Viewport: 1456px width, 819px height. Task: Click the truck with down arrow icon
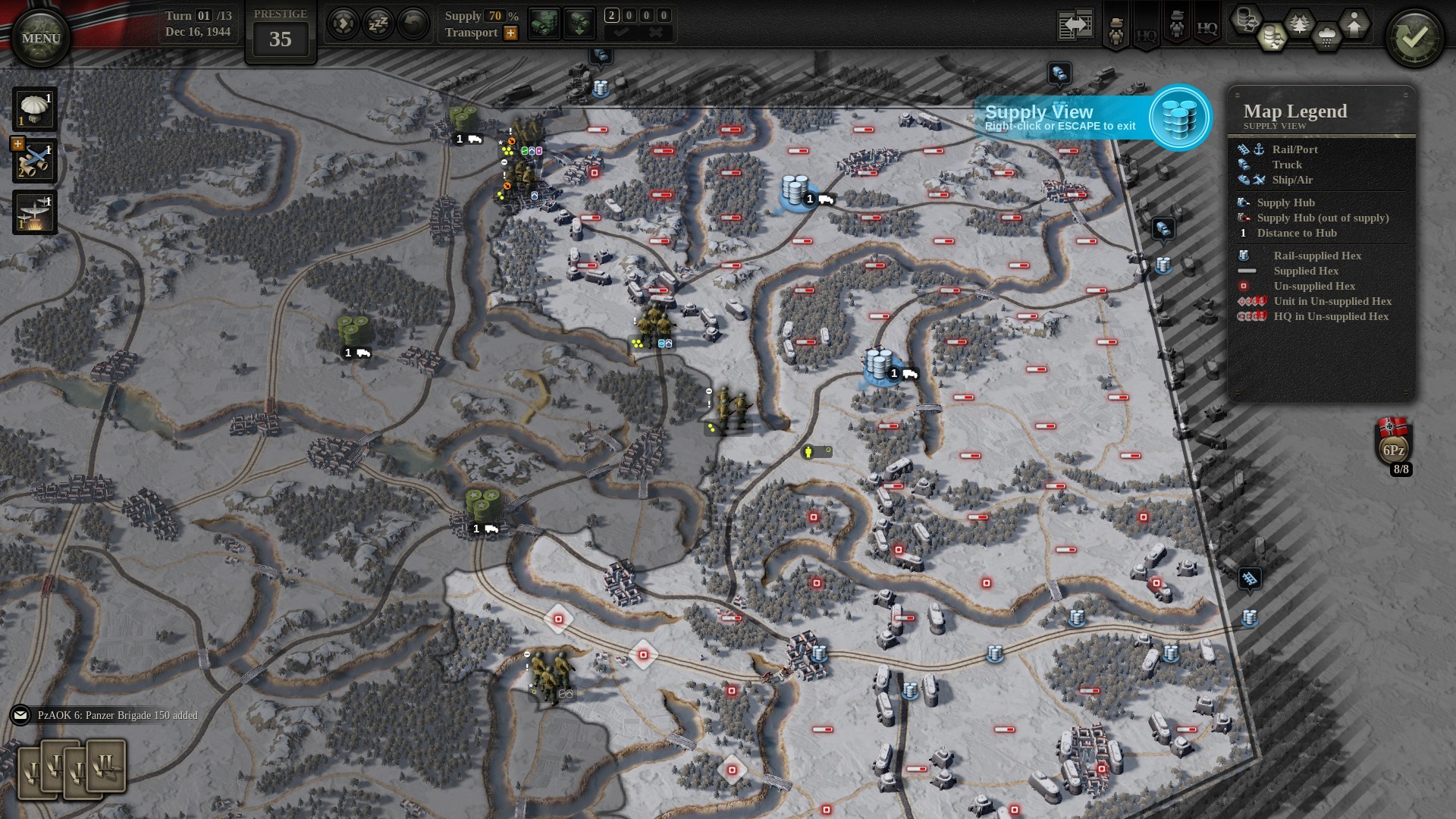point(579,24)
